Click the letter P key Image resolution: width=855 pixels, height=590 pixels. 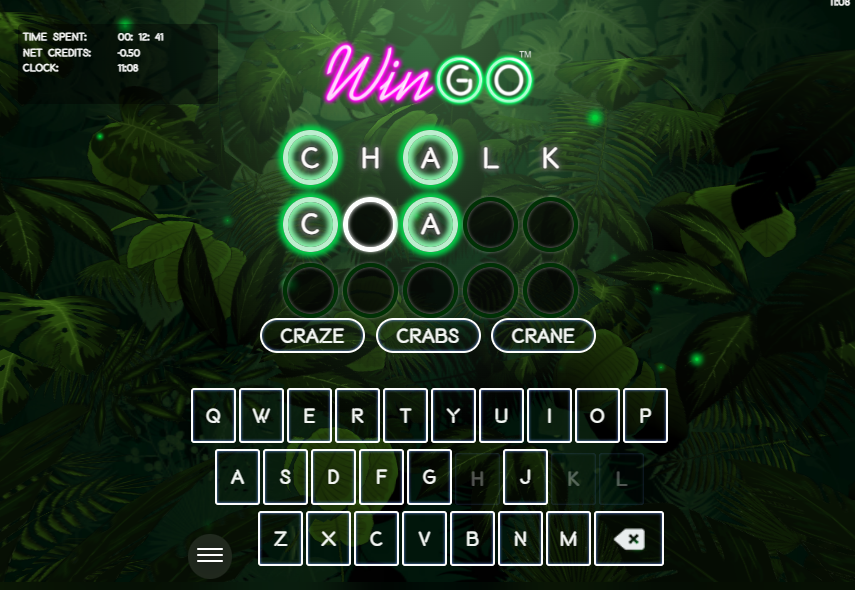point(645,416)
